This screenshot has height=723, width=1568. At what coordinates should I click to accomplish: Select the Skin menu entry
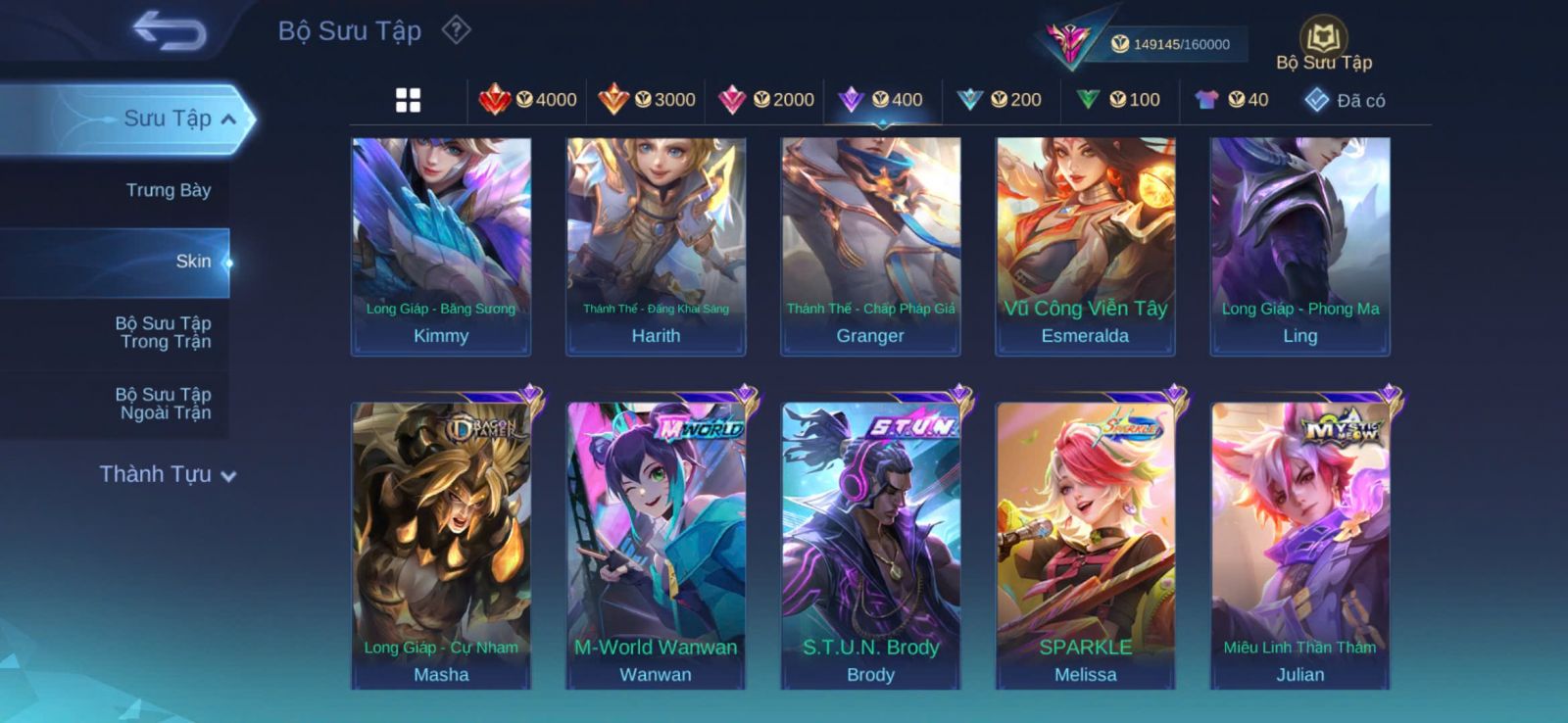pyautogui.click(x=193, y=262)
